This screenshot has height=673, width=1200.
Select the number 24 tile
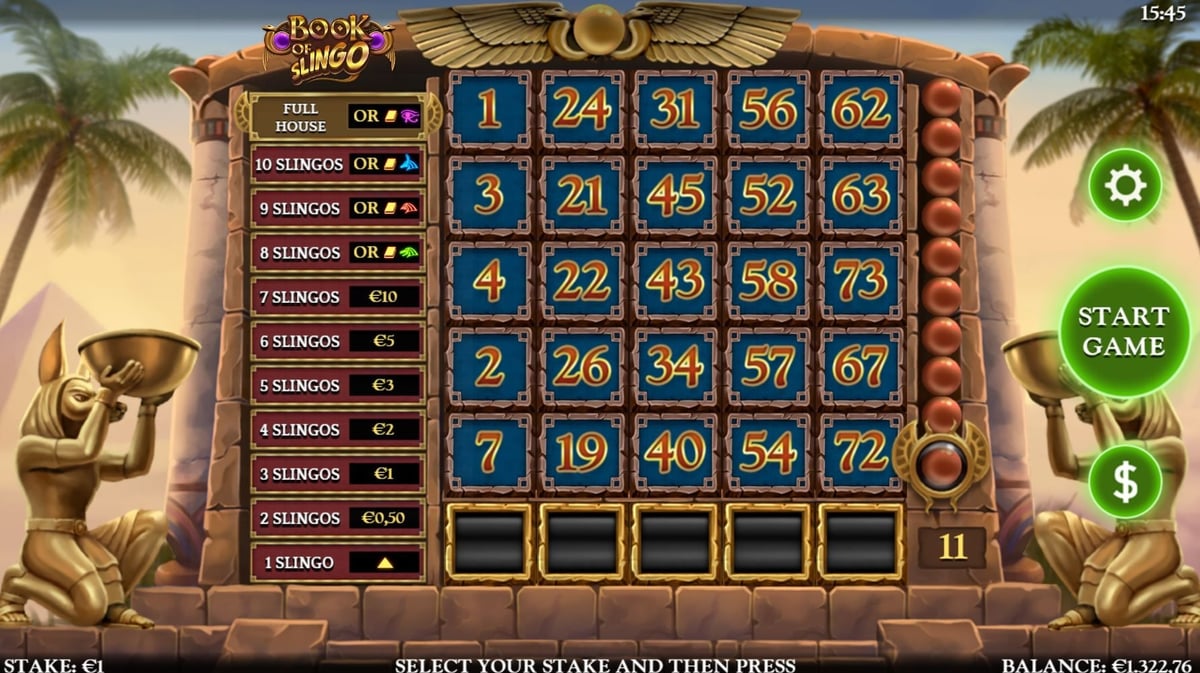(582, 109)
